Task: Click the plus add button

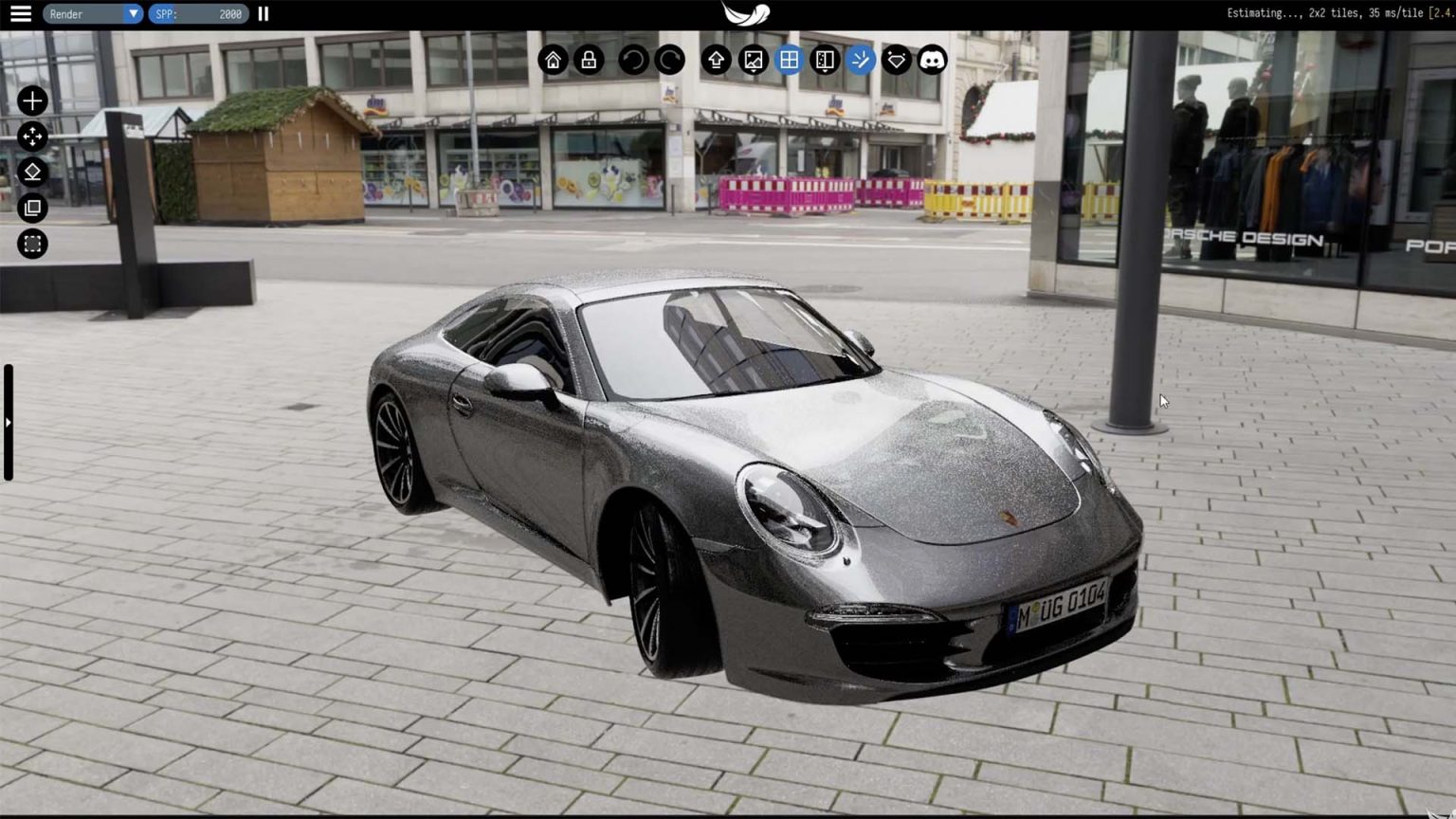Action: point(32,100)
